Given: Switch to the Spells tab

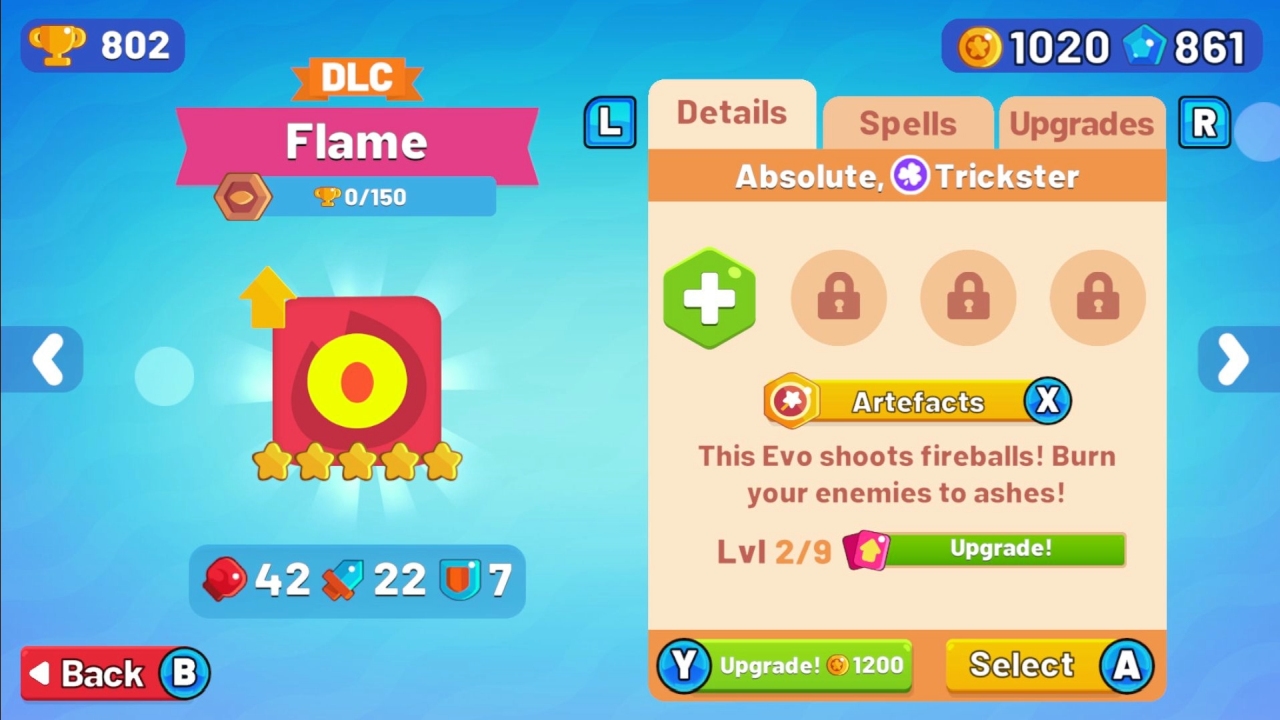Looking at the screenshot, I should 907,122.
